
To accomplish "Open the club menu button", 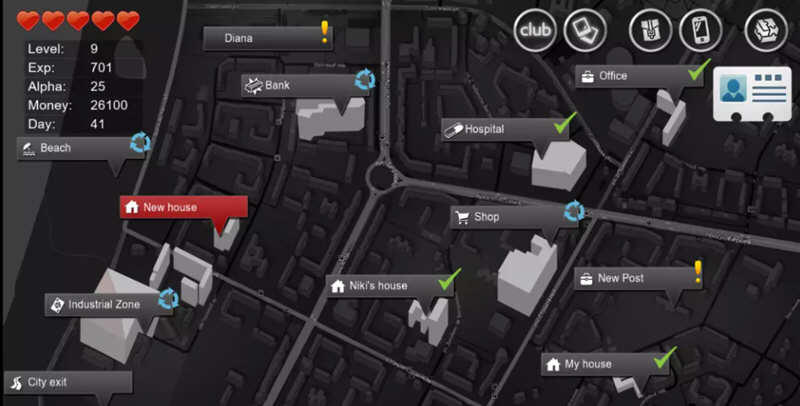I will (x=535, y=30).
